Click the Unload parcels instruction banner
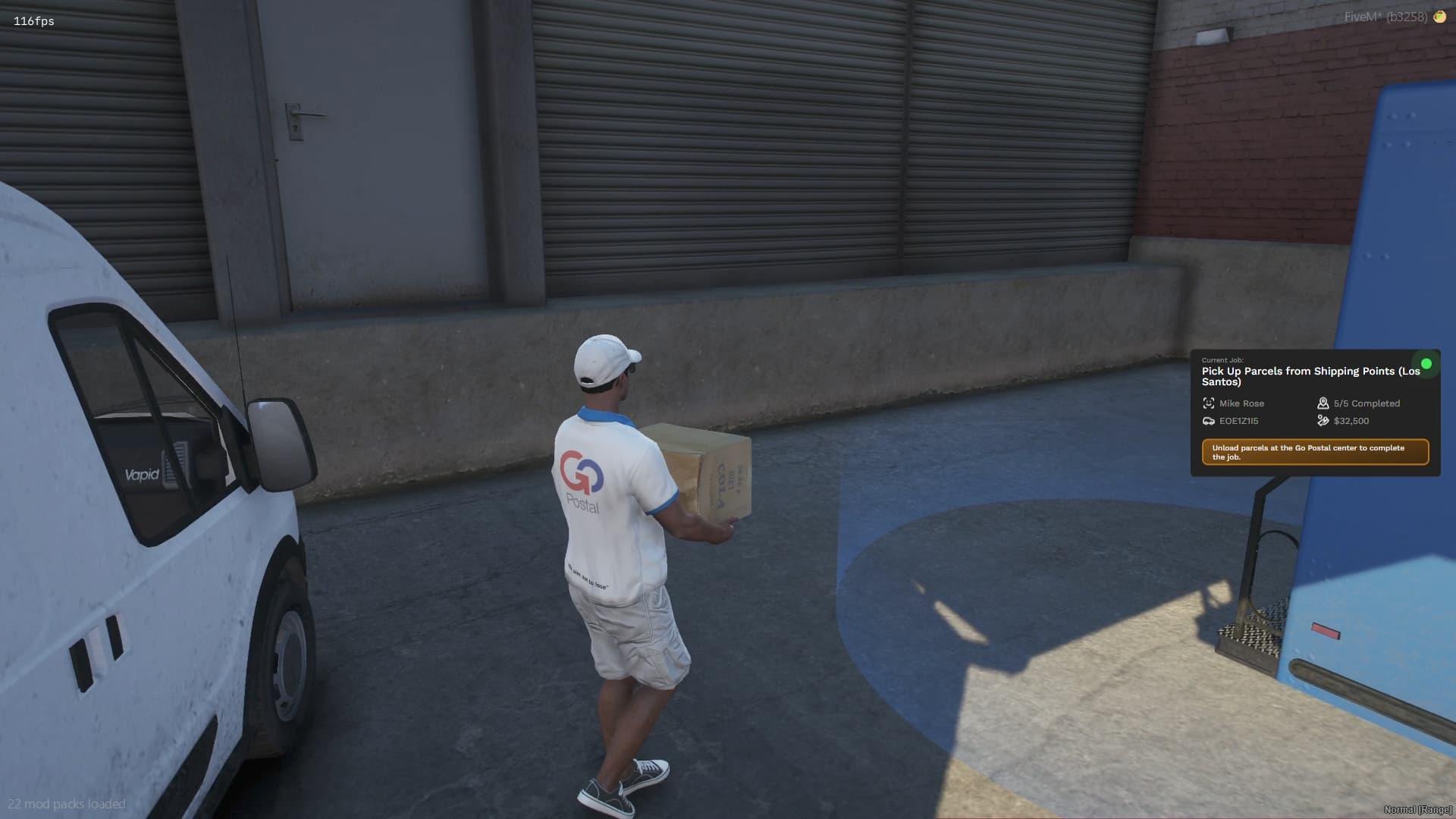The height and width of the screenshot is (819, 1456). point(1316,451)
